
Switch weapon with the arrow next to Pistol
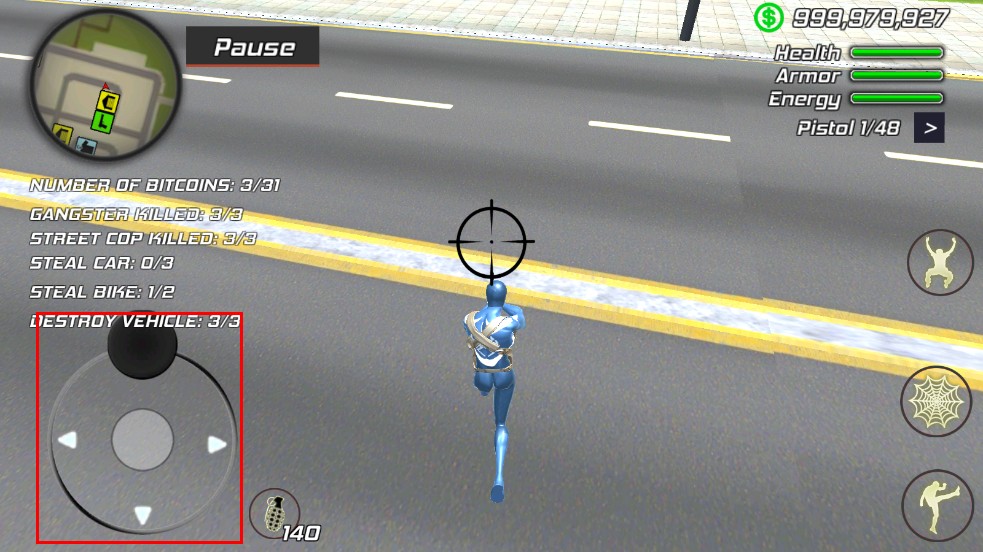point(929,128)
